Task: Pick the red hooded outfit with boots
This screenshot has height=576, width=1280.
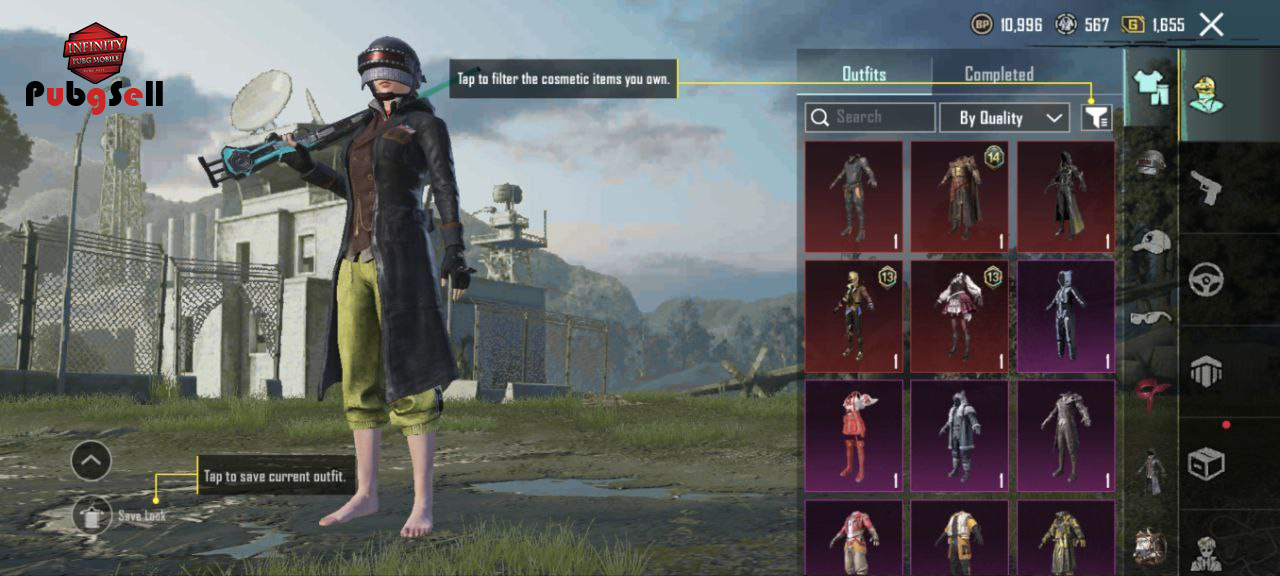Action: point(853,436)
